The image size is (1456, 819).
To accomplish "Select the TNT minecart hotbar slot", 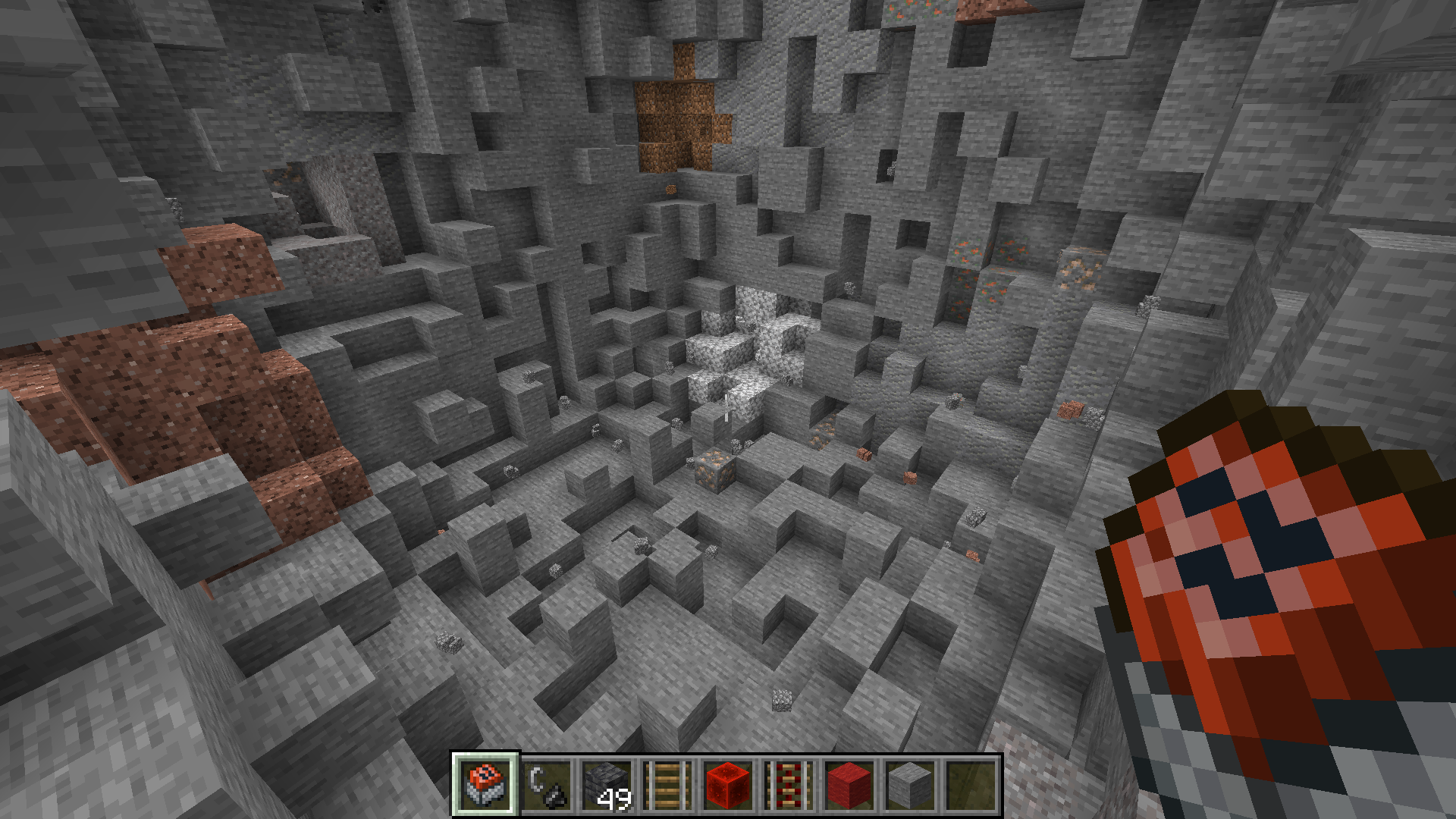I will coord(485,785).
